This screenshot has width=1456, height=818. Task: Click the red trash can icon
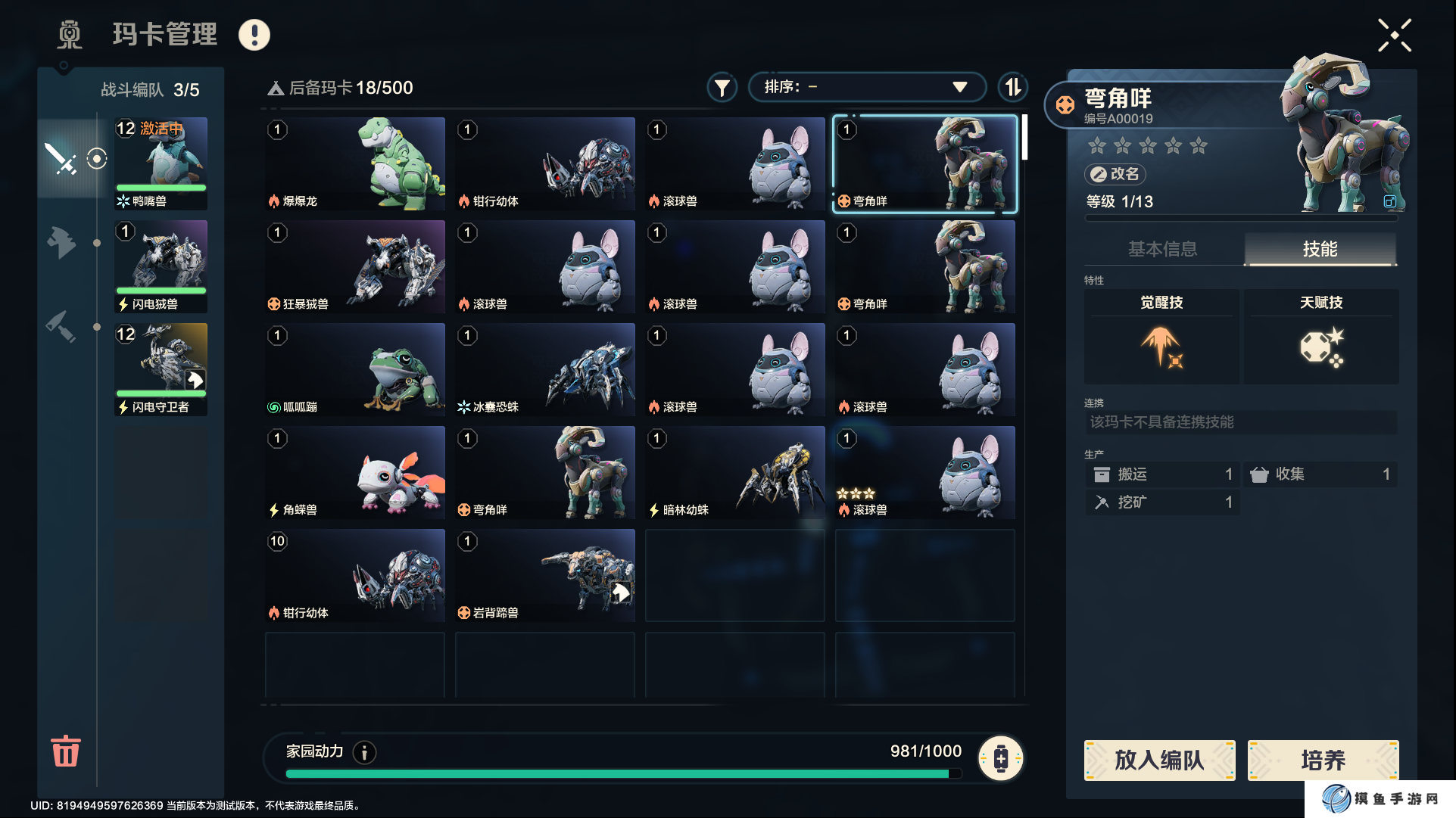click(66, 751)
